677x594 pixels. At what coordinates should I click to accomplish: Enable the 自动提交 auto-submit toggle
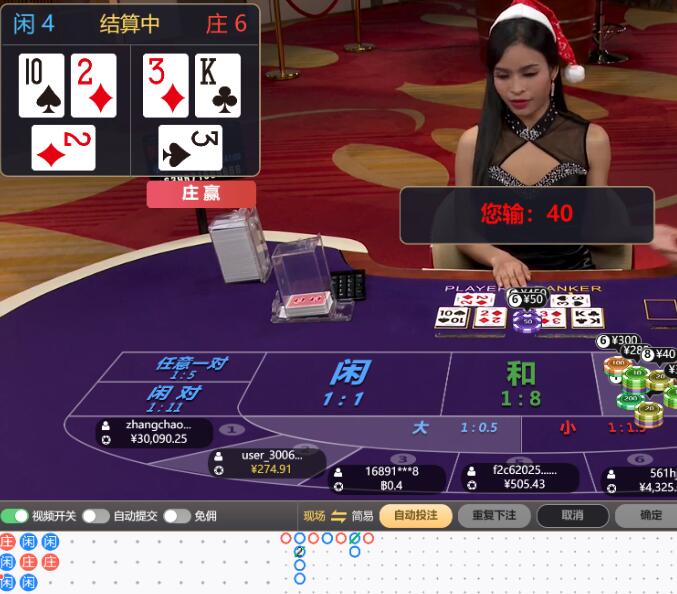tap(96, 516)
